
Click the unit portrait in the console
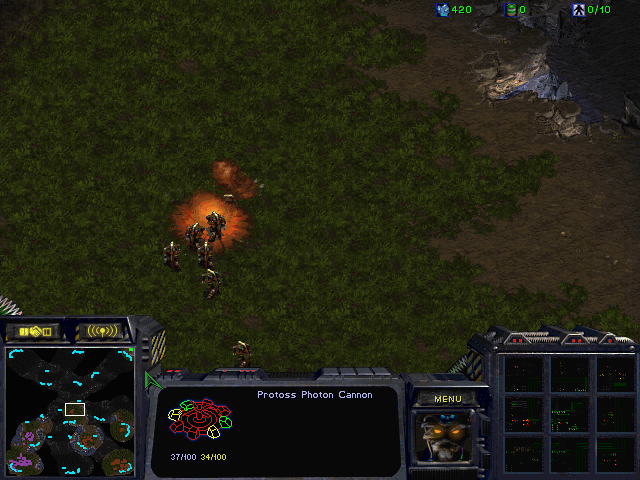click(x=447, y=435)
